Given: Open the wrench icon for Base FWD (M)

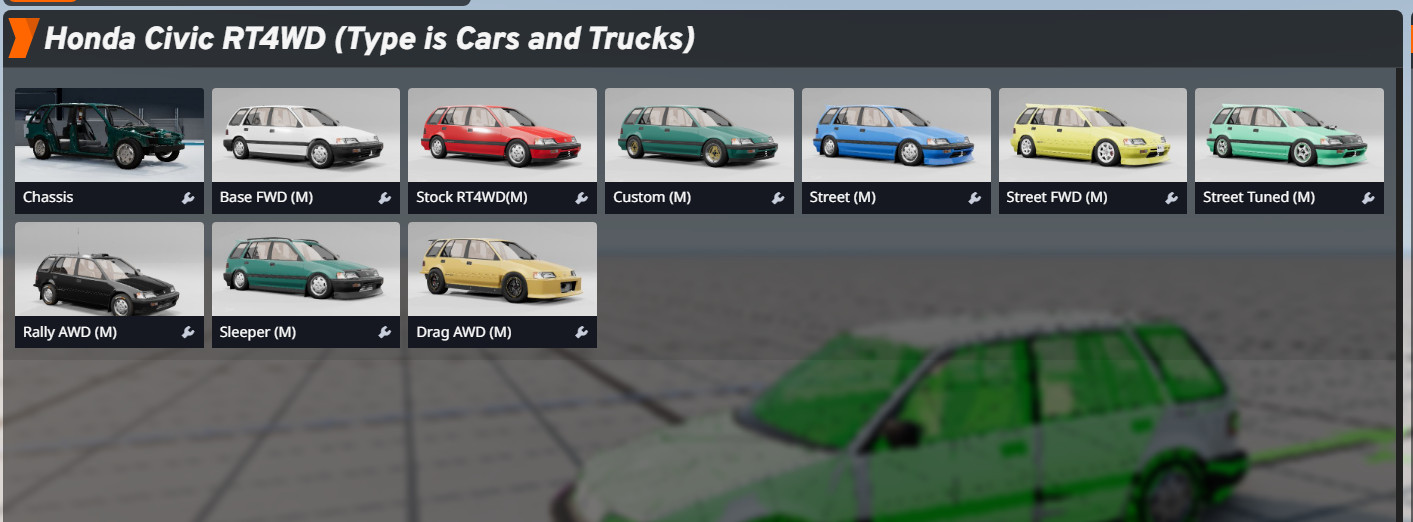Looking at the screenshot, I should tap(385, 198).
